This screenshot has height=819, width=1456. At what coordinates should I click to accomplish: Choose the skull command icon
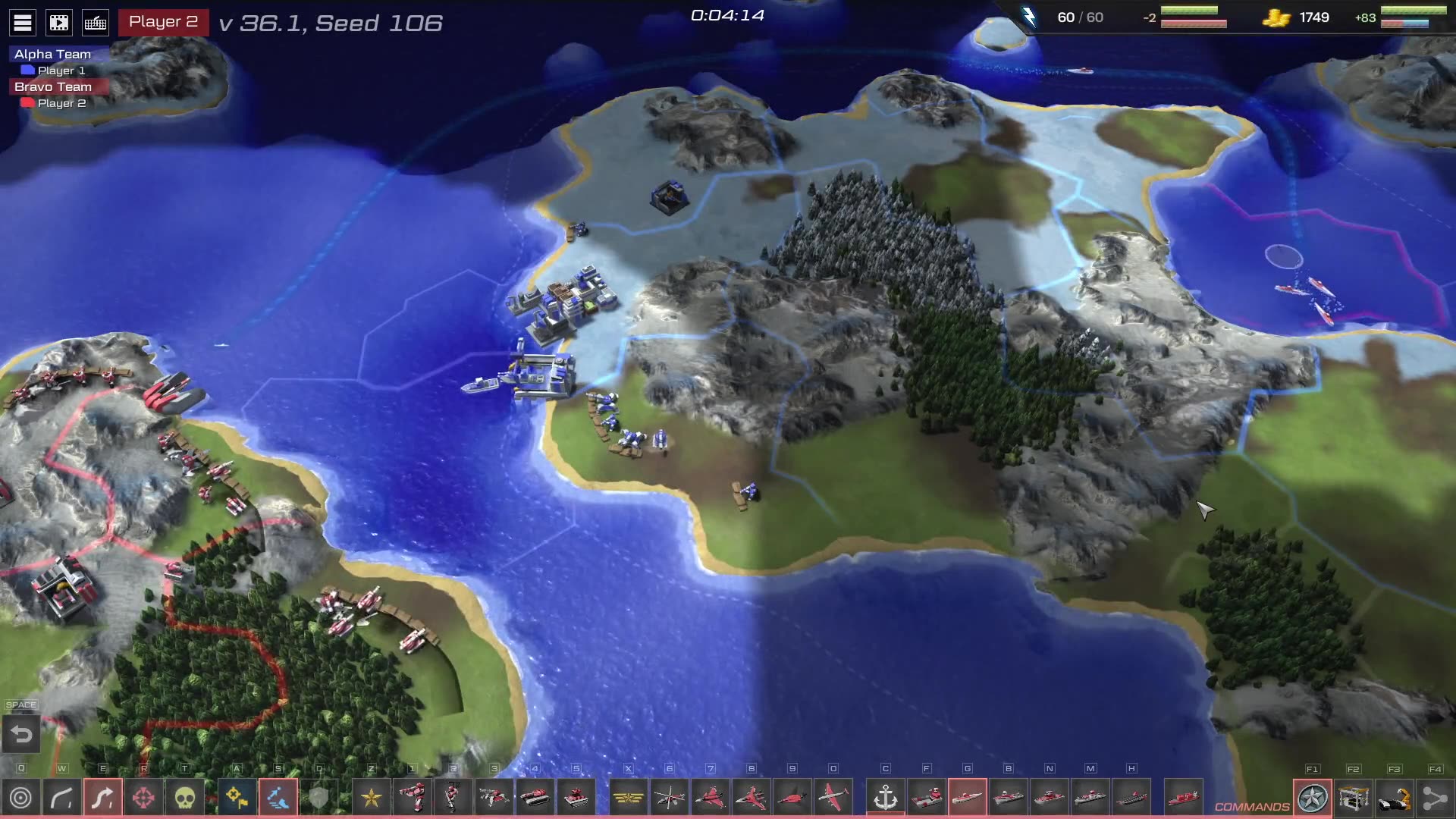(185, 798)
